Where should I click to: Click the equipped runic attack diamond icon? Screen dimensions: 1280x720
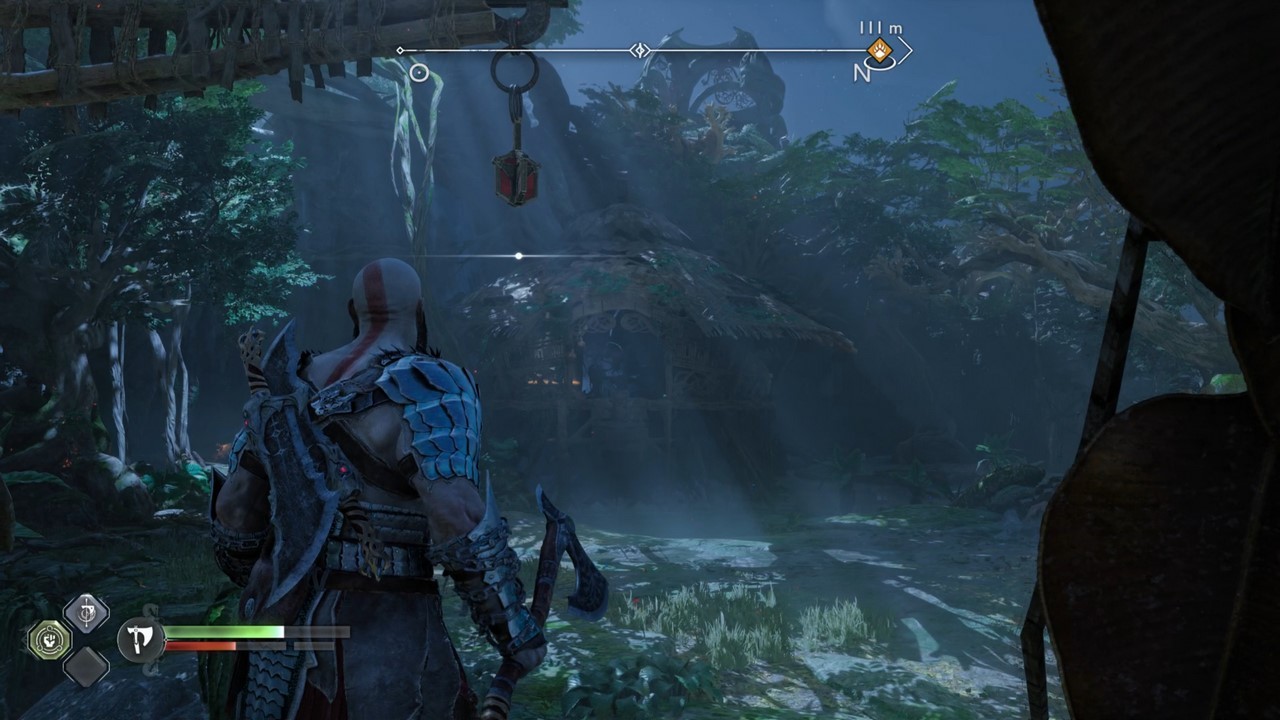coord(86,614)
